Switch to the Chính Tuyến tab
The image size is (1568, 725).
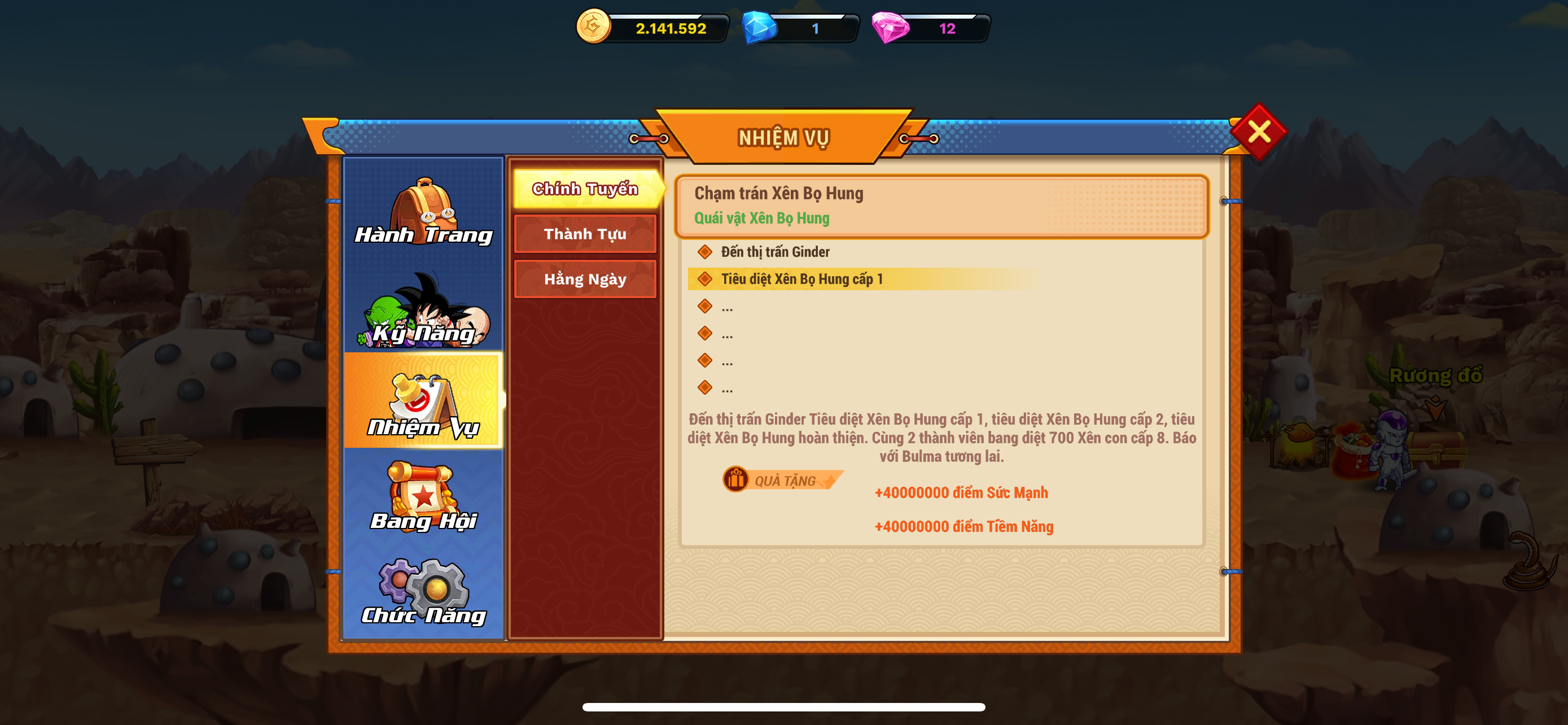tap(585, 189)
